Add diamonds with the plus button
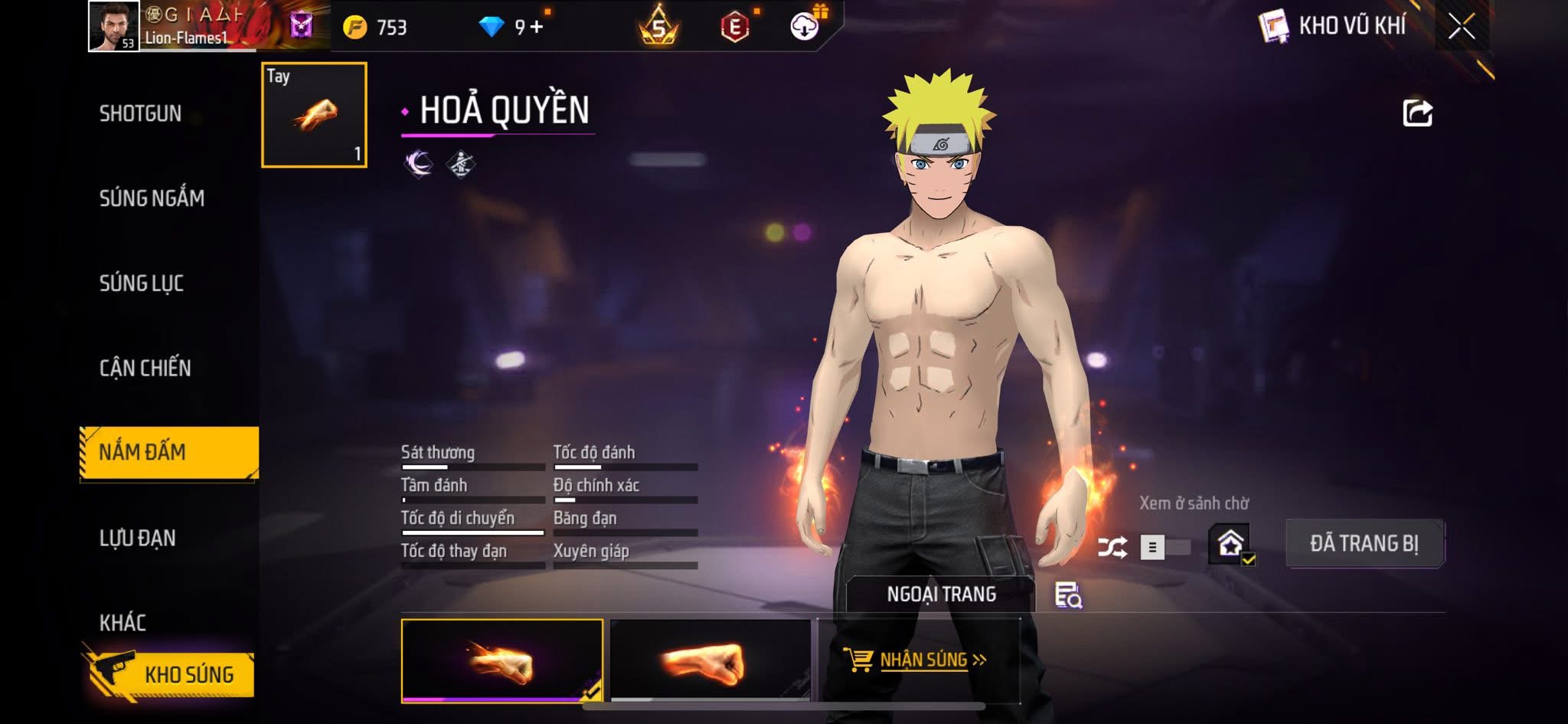Viewport: 1568px width, 724px height. pyautogui.click(x=536, y=28)
